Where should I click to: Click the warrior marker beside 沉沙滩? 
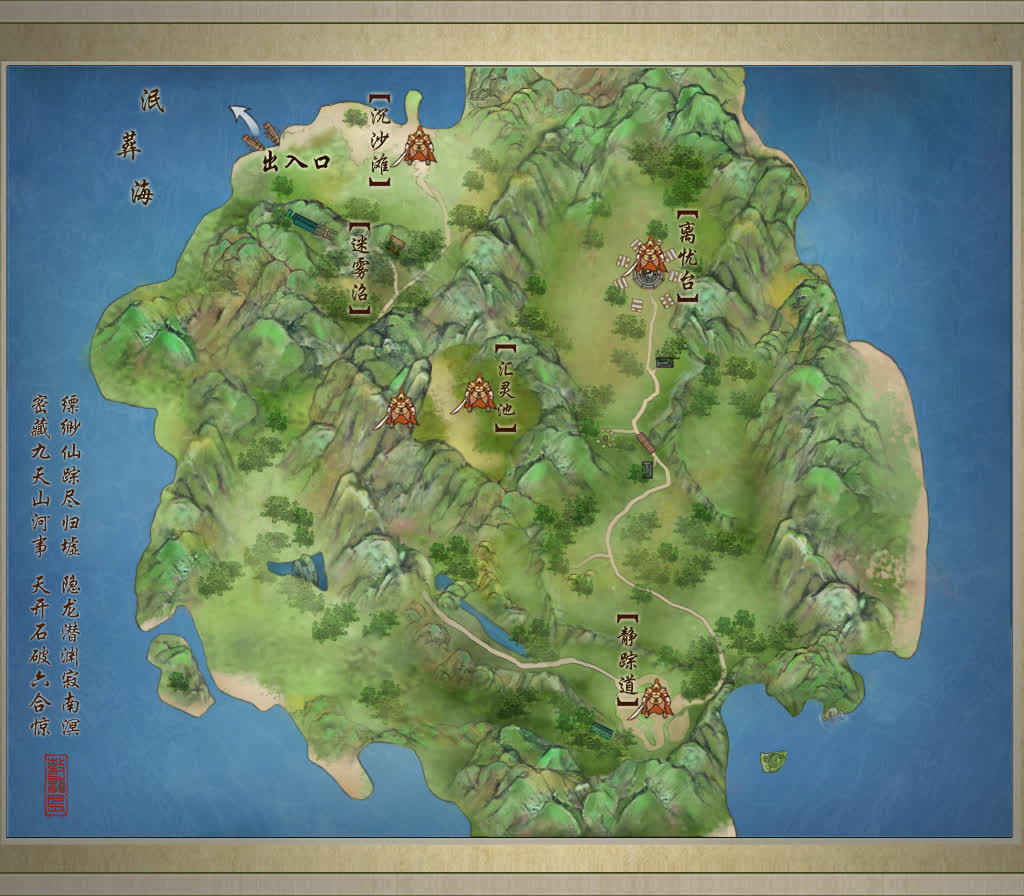pos(419,148)
